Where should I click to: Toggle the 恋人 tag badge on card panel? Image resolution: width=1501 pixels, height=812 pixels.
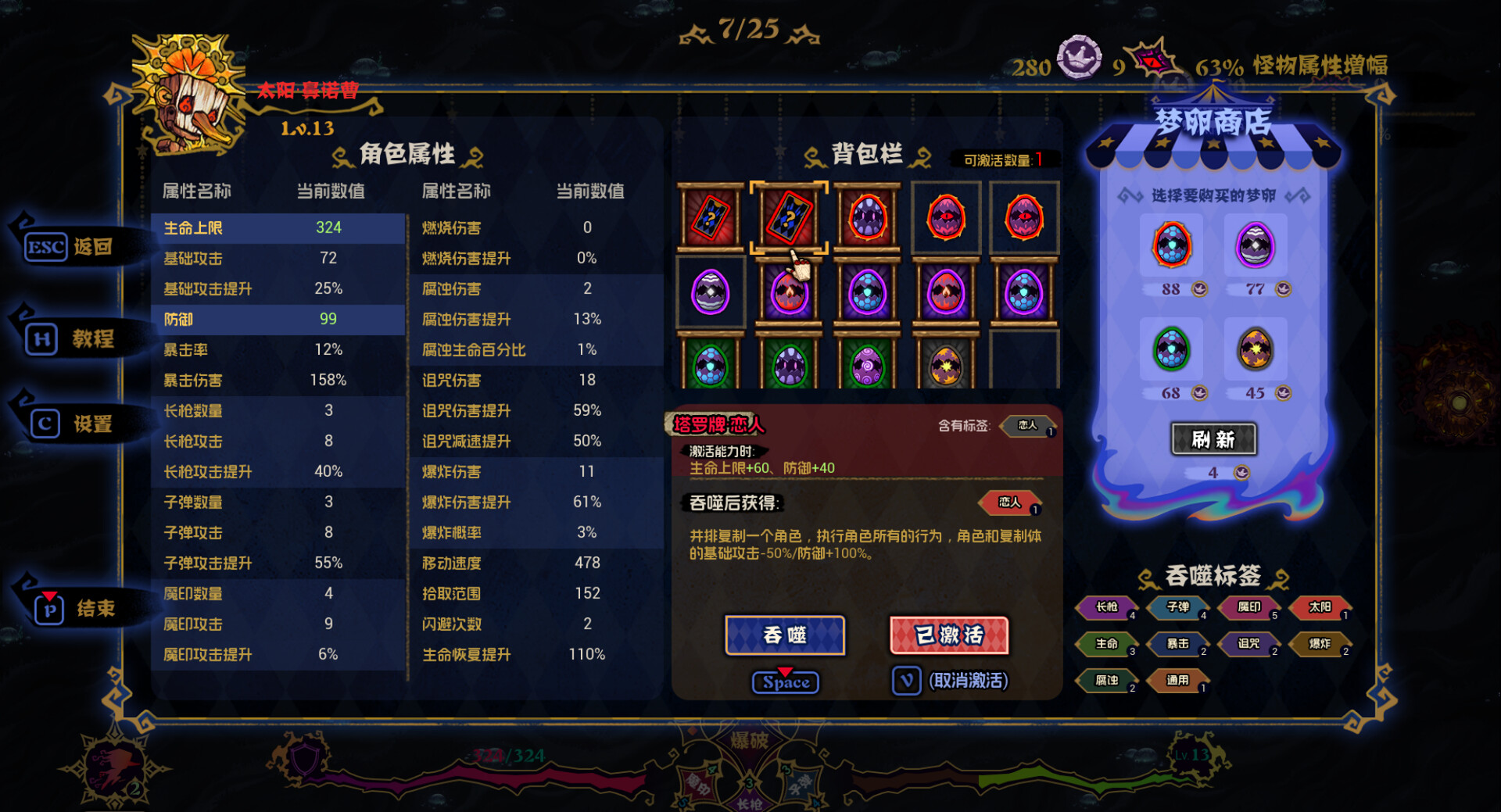[1009, 504]
